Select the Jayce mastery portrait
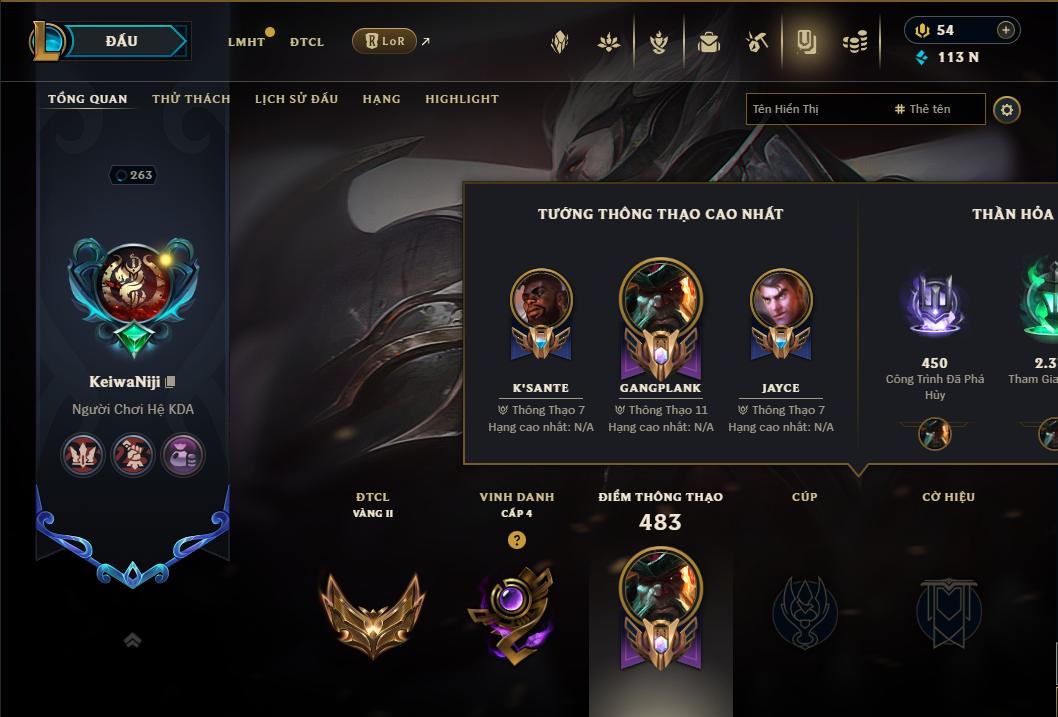Image resolution: width=1058 pixels, height=717 pixels. 781,300
